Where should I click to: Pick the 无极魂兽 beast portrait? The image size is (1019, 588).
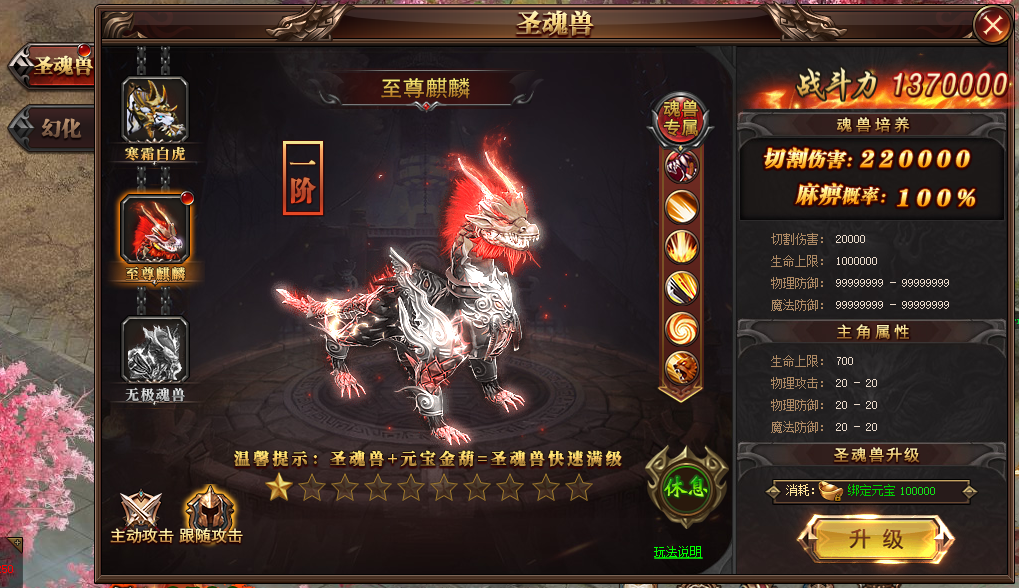pos(155,350)
